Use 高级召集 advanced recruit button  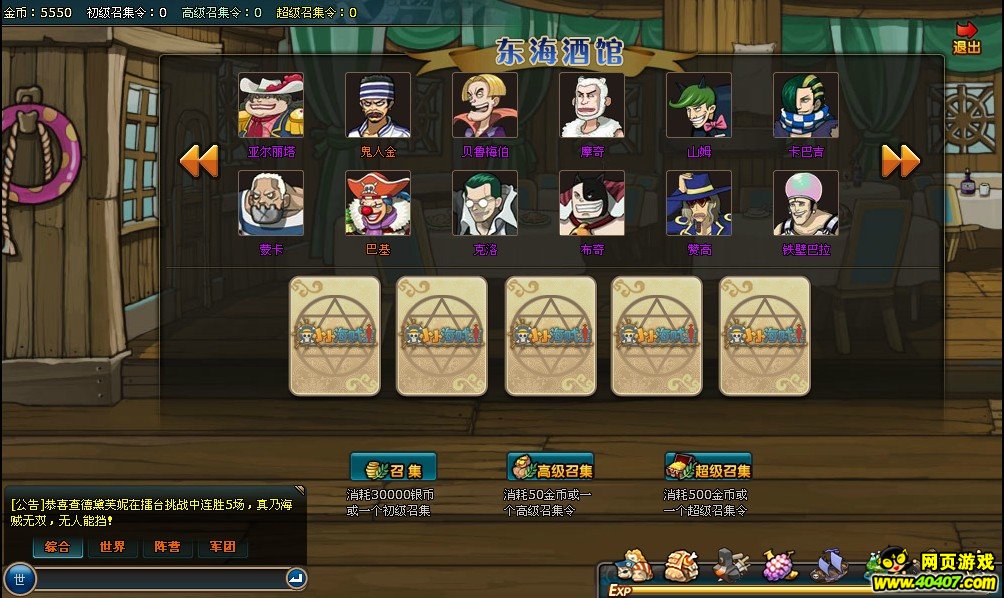click(x=551, y=468)
